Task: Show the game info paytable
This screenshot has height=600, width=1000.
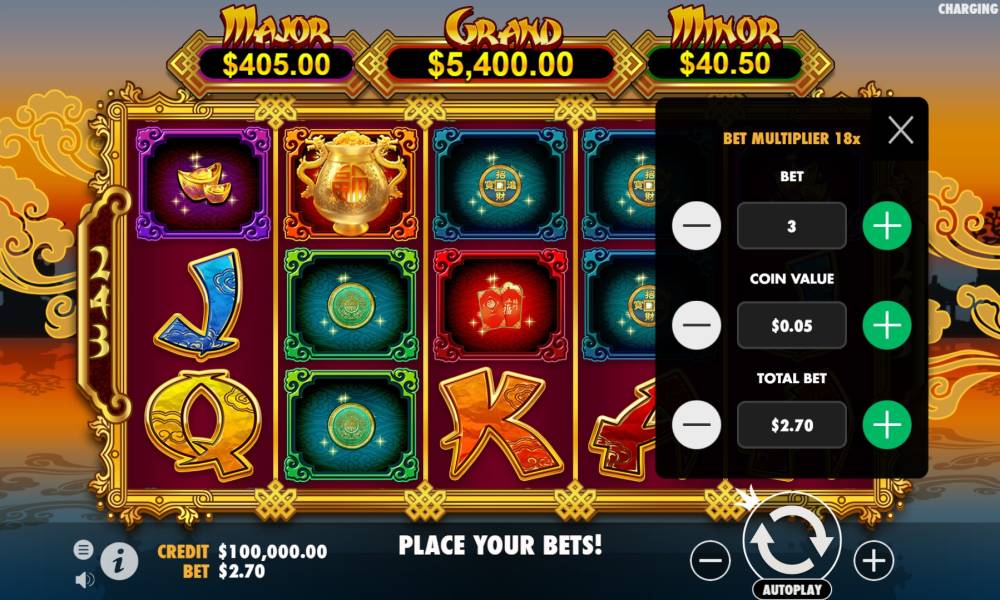Action: click(x=119, y=562)
